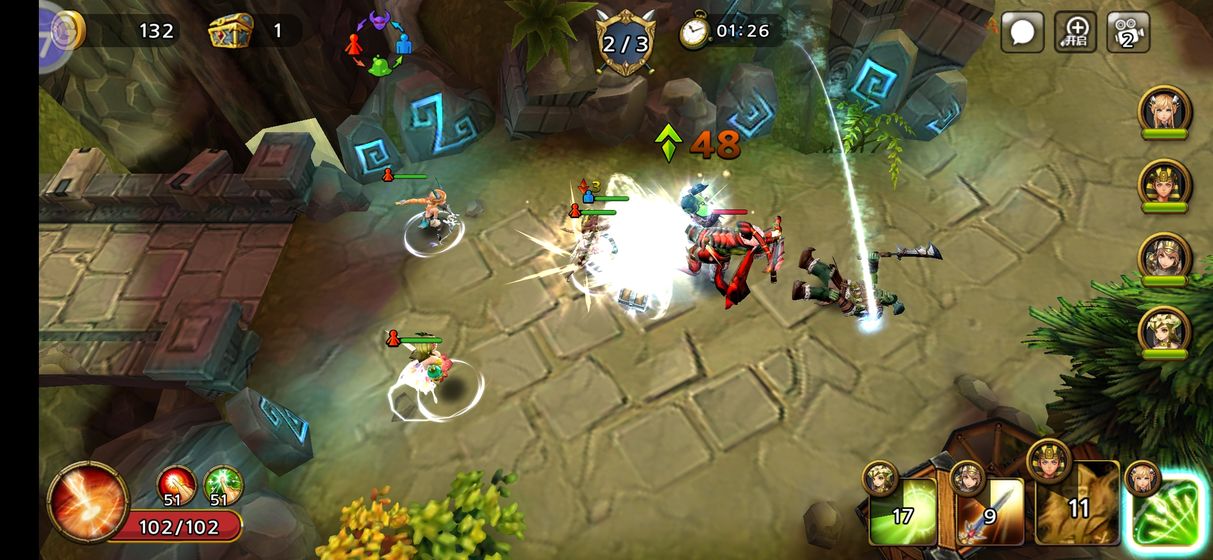Toggle the 开启 auto-battle button
Image resolution: width=1213 pixels, height=560 pixels.
1076,32
